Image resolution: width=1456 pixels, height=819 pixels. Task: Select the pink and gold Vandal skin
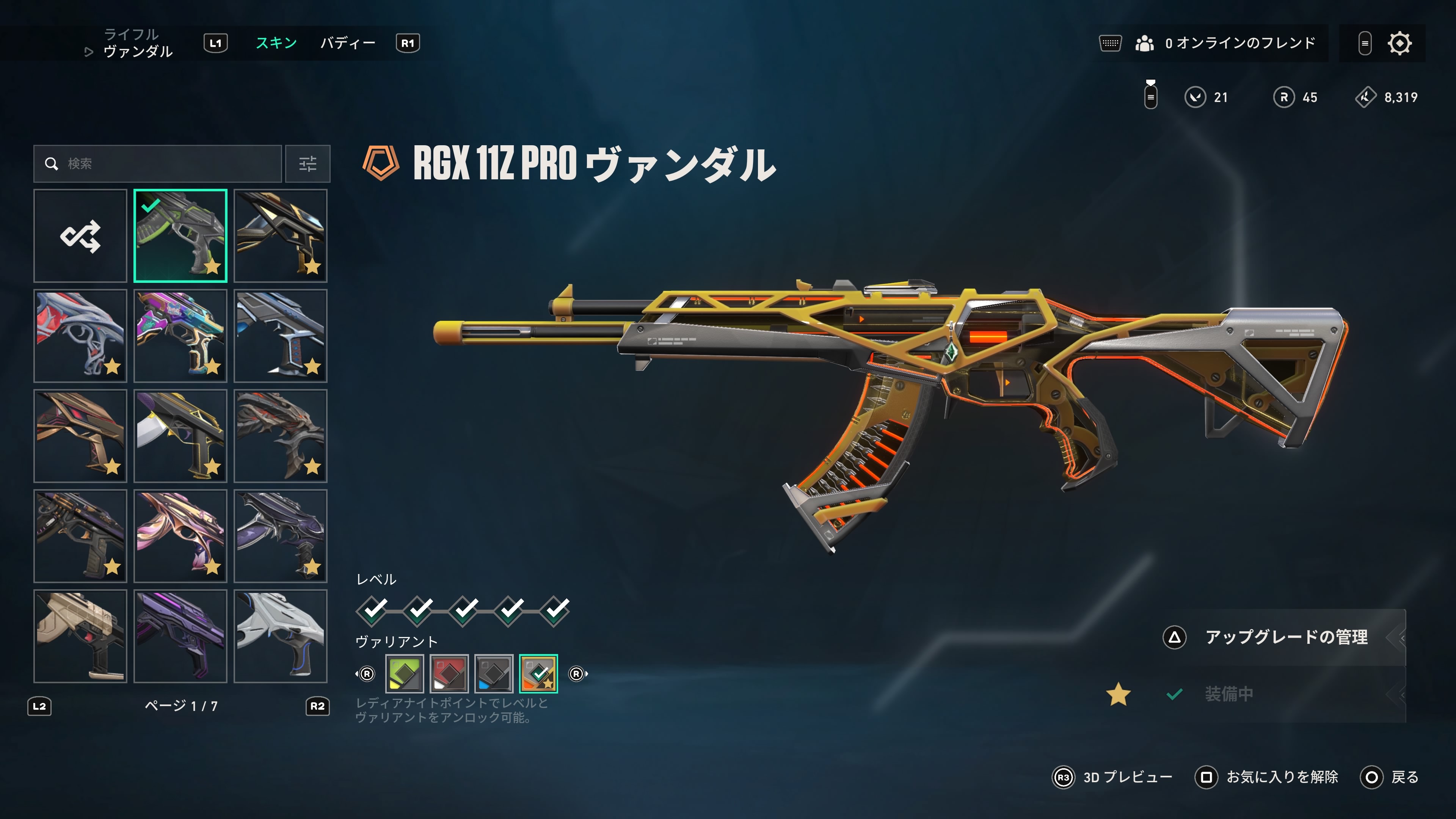pos(180,536)
